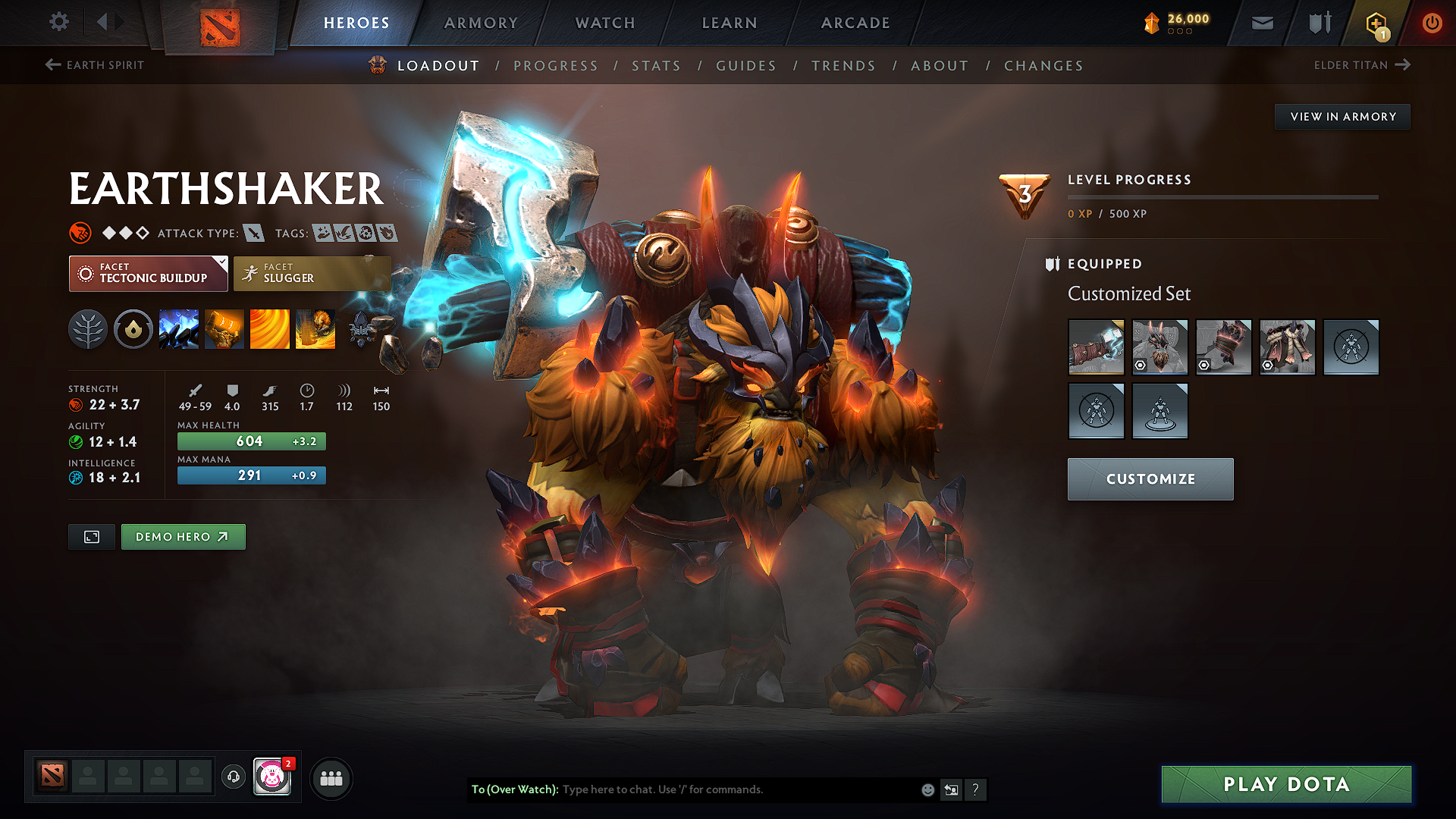The height and width of the screenshot is (819, 1456).
Task: Toggle full-body portrait view button
Action: [x=91, y=536]
